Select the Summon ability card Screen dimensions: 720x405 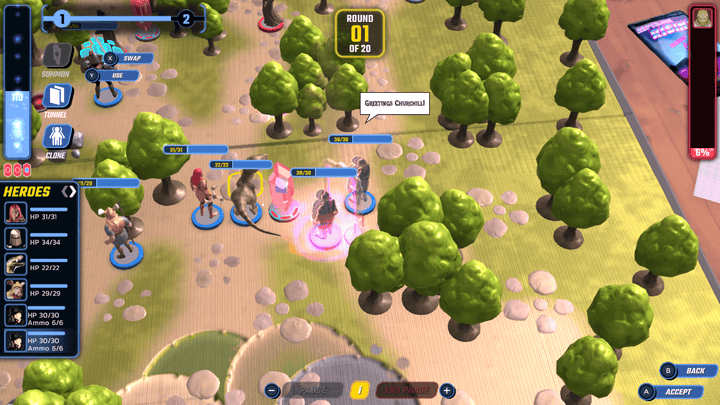[56, 57]
